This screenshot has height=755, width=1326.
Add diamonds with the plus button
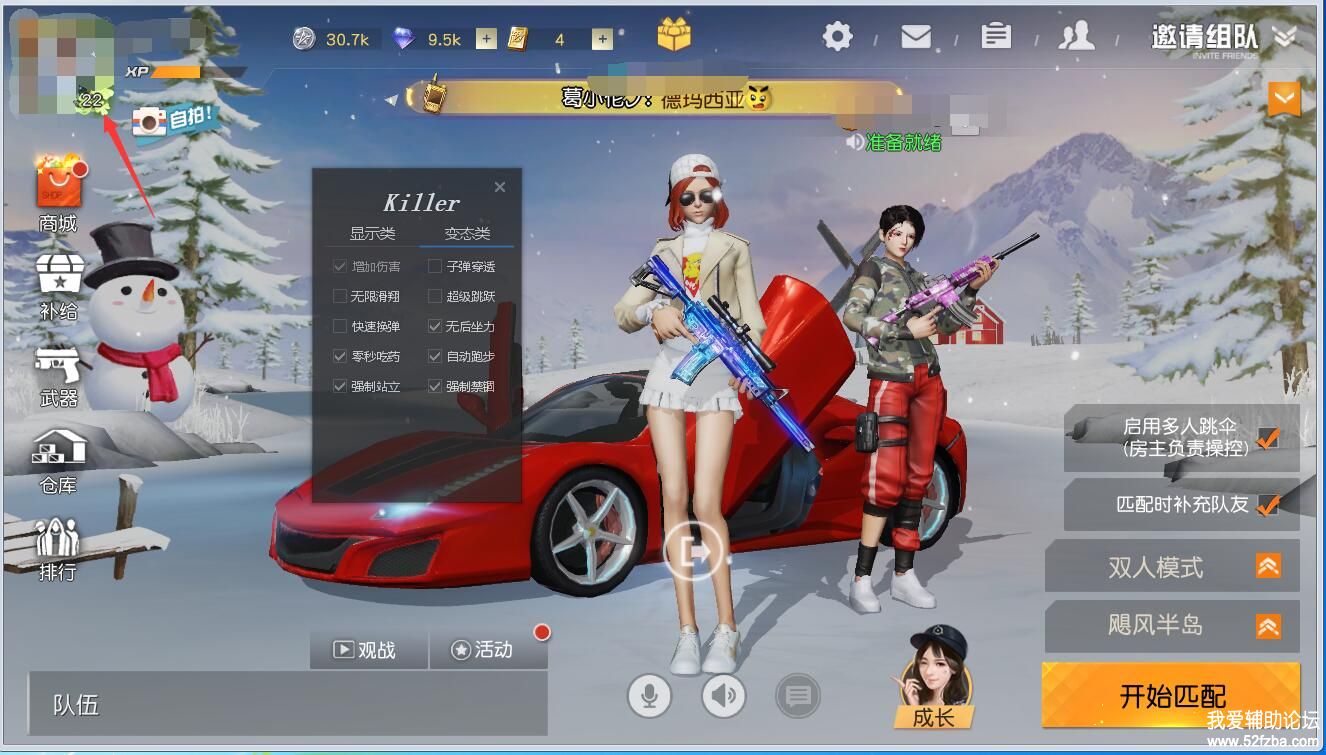(486, 39)
